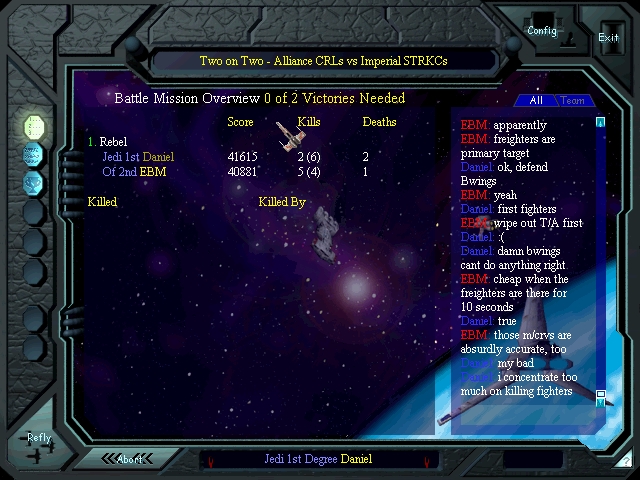The image size is (640, 480).
Task: Switch chat to the Team tab
Action: point(573,100)
